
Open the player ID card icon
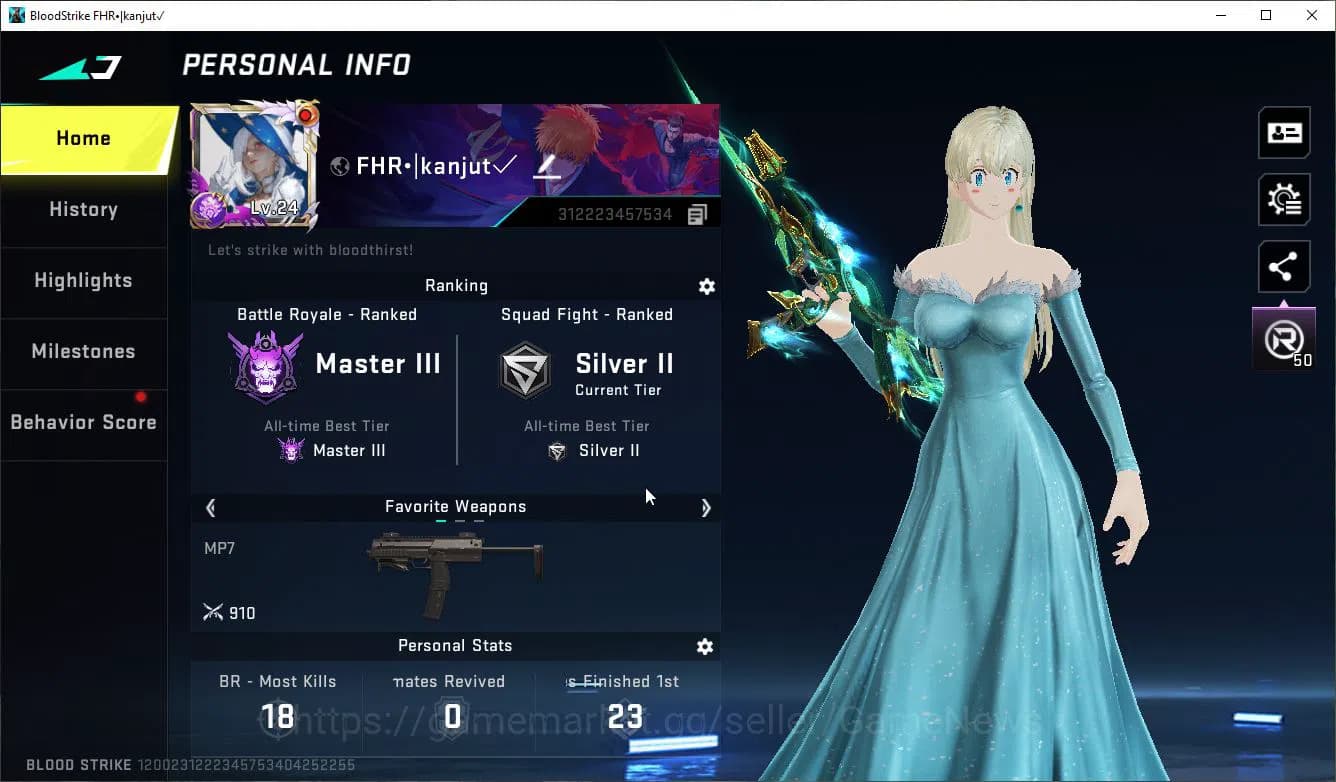click(1284, 132)
